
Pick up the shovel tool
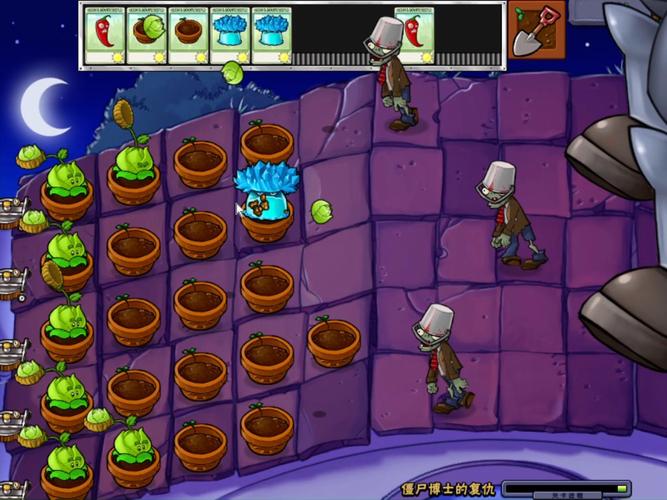tap(537, 30)
